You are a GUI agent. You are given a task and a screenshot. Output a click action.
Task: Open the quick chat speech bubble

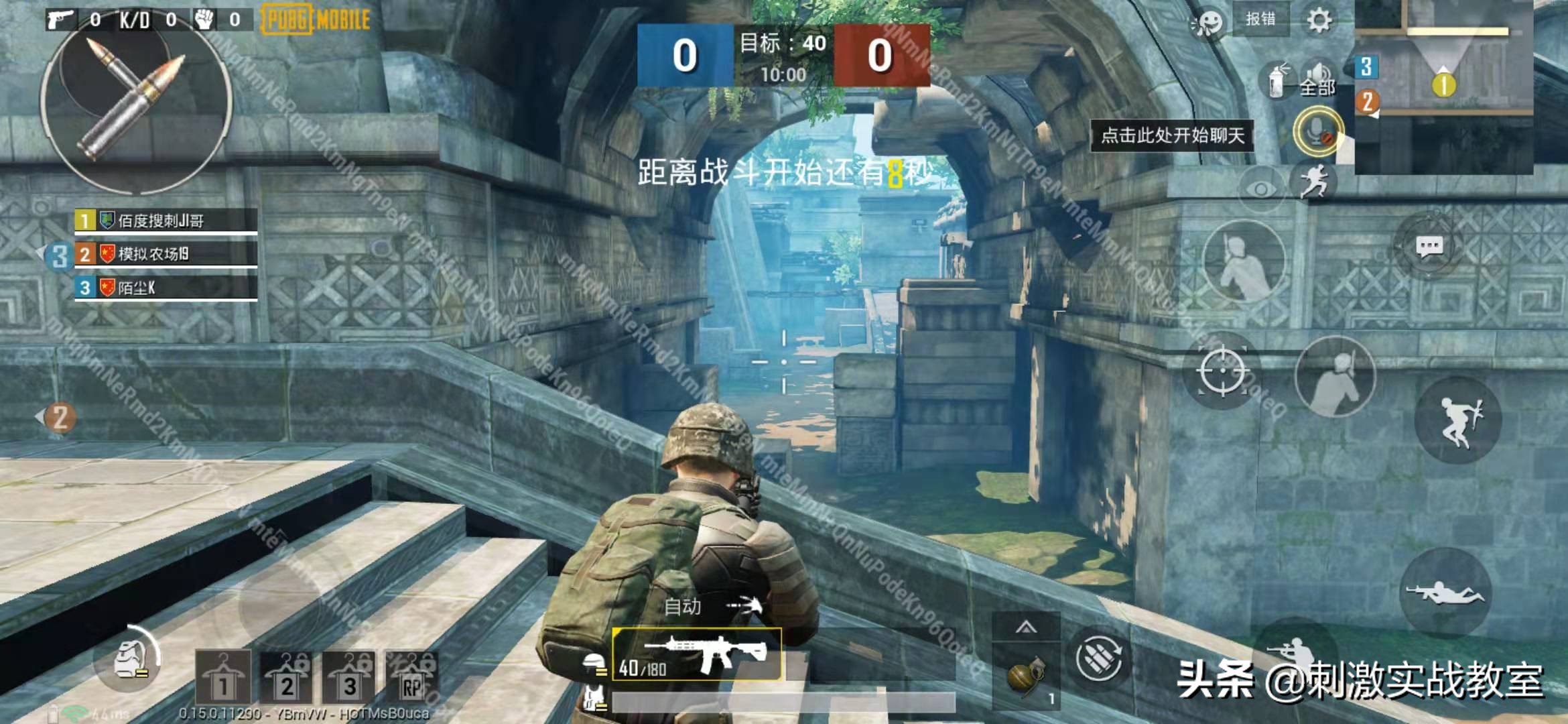click(1429, 247)
